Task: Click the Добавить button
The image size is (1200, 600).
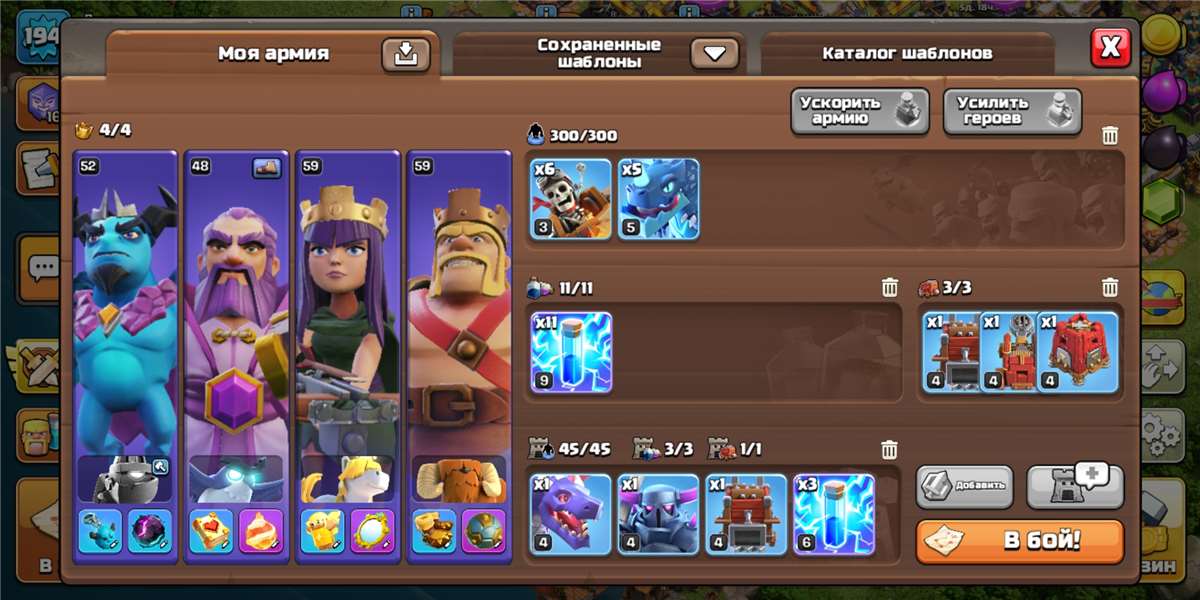Action: pos(964,487)
